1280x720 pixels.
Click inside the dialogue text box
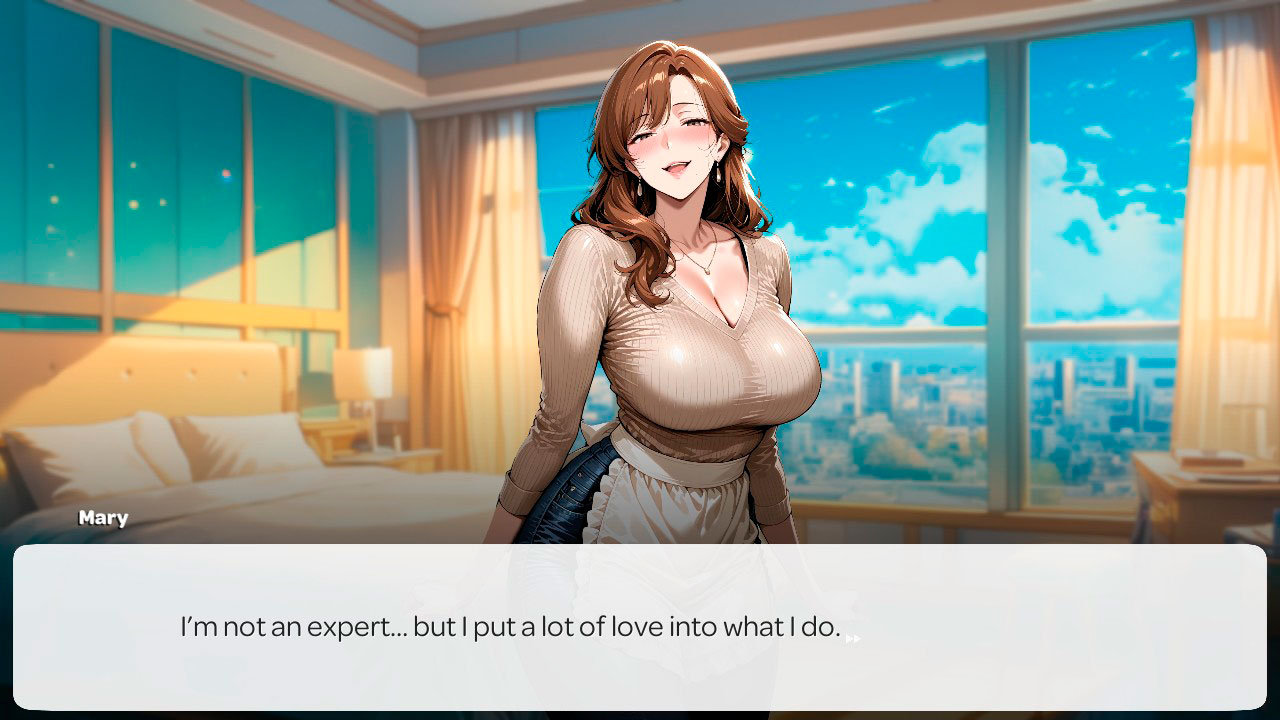tap(640, 627)
